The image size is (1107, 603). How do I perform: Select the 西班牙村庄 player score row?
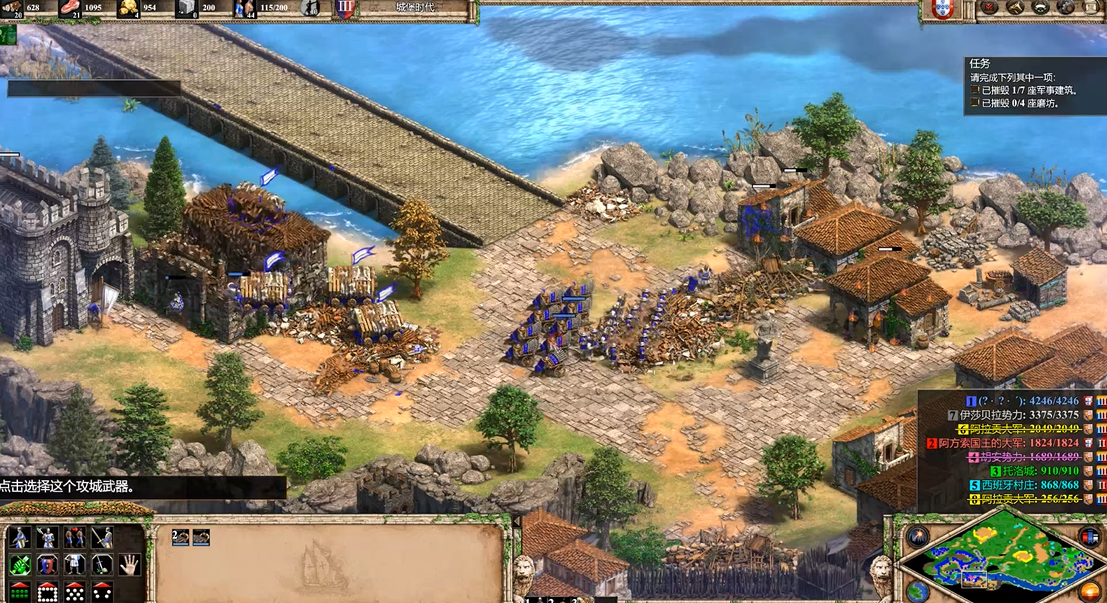1022,485
